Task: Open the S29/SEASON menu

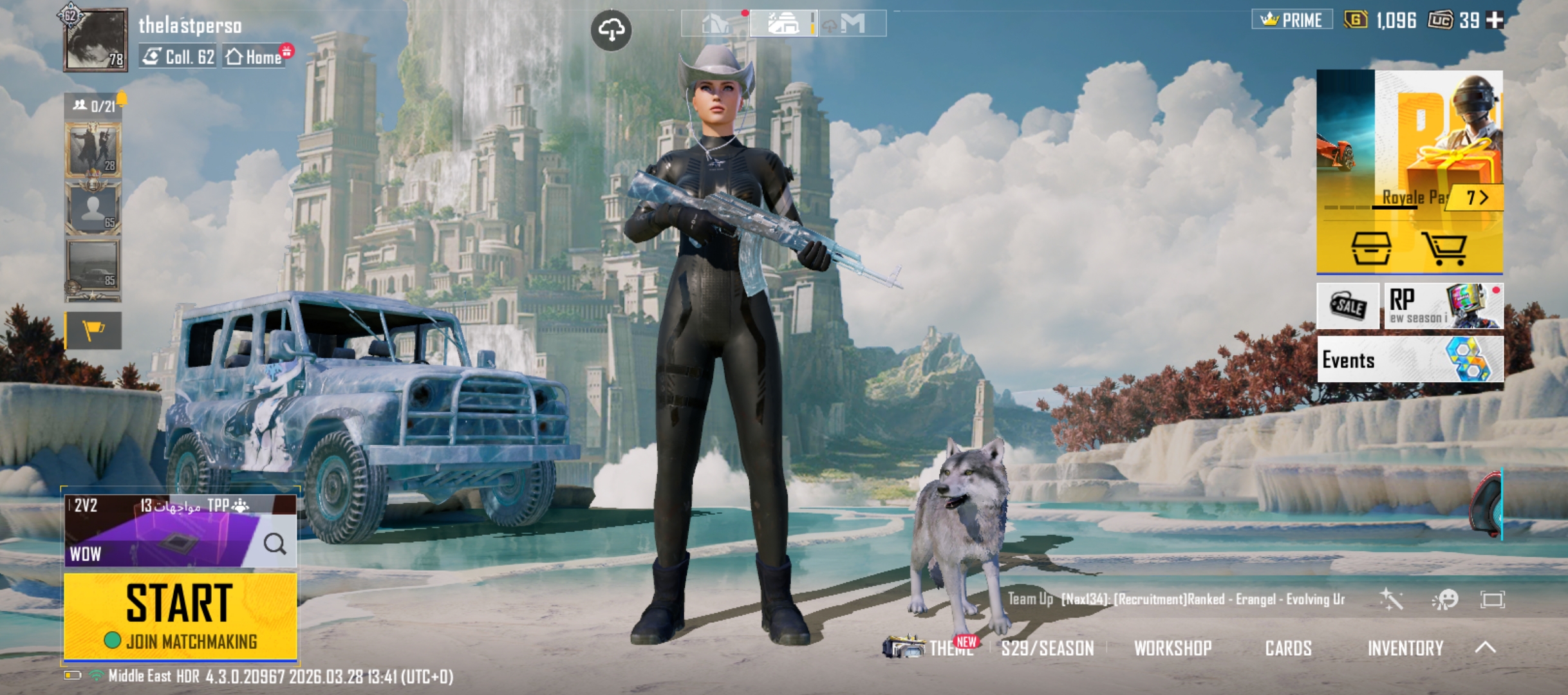Action: 1047,648
